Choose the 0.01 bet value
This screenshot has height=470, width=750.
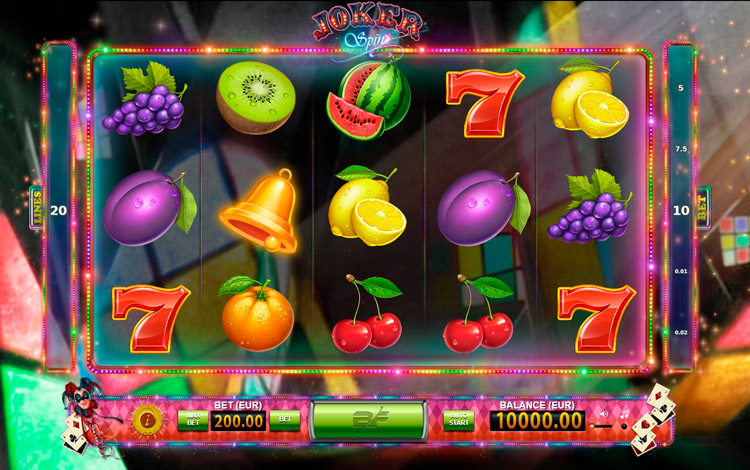pos(681,271)
